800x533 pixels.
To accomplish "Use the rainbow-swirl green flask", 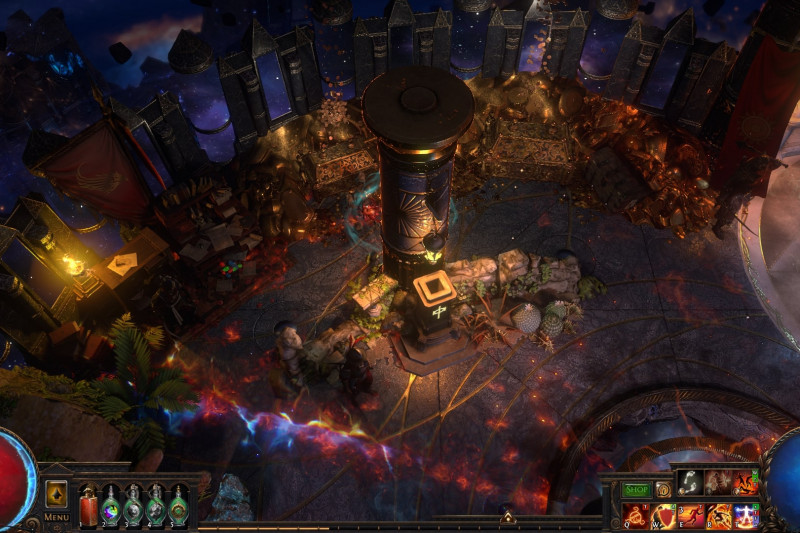I will click(x=111, y=505).
